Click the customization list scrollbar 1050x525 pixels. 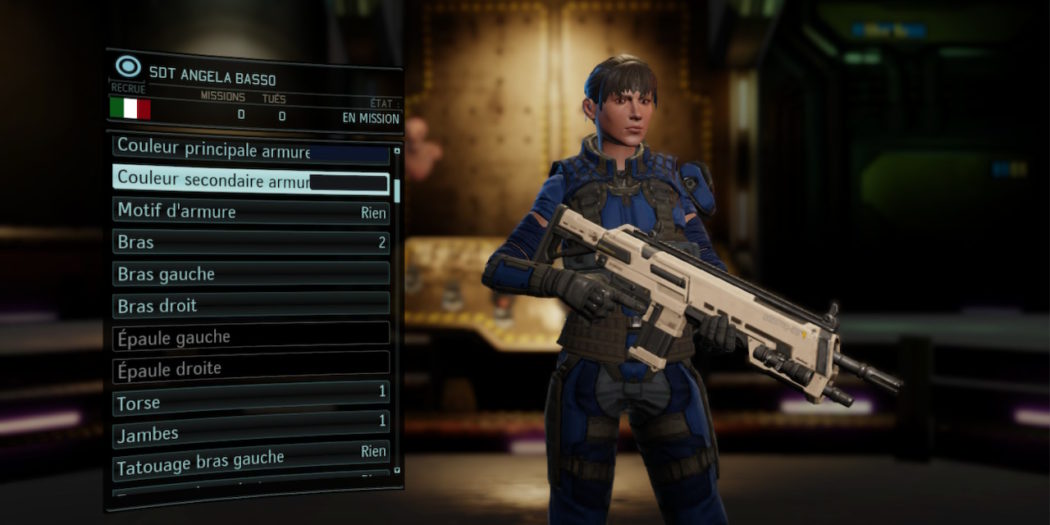point(397,190)
